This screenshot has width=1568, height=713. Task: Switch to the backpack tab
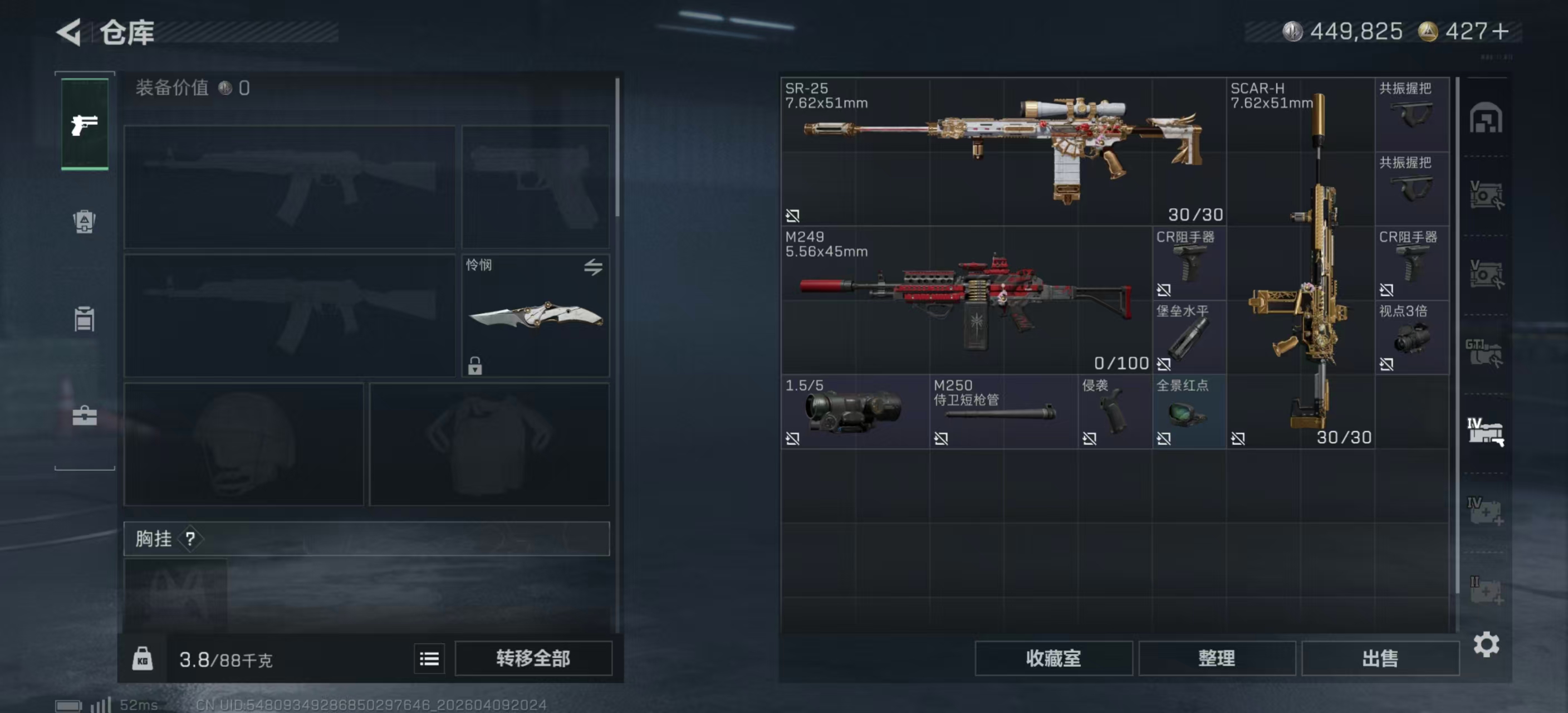point(85,222)
